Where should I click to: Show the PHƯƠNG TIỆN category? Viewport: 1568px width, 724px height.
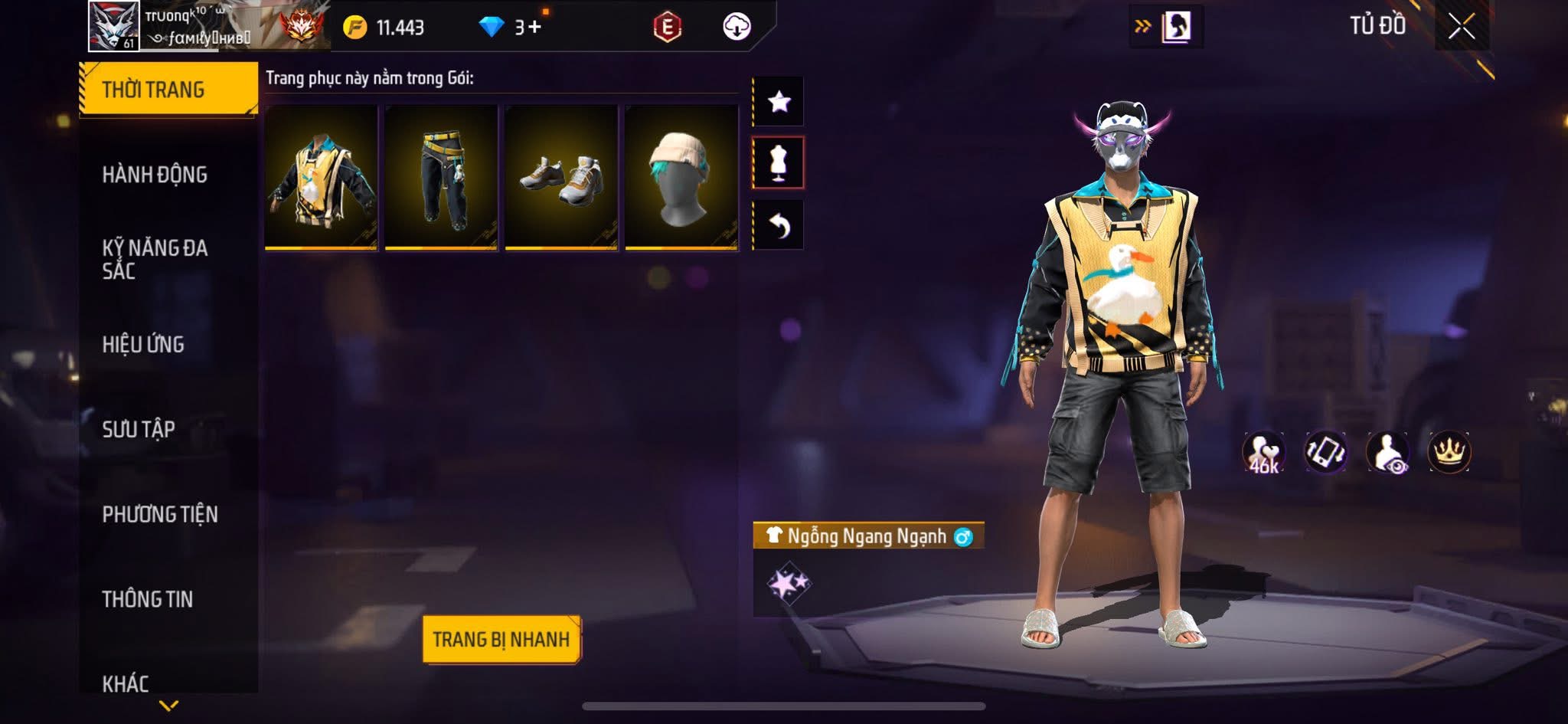160,514
